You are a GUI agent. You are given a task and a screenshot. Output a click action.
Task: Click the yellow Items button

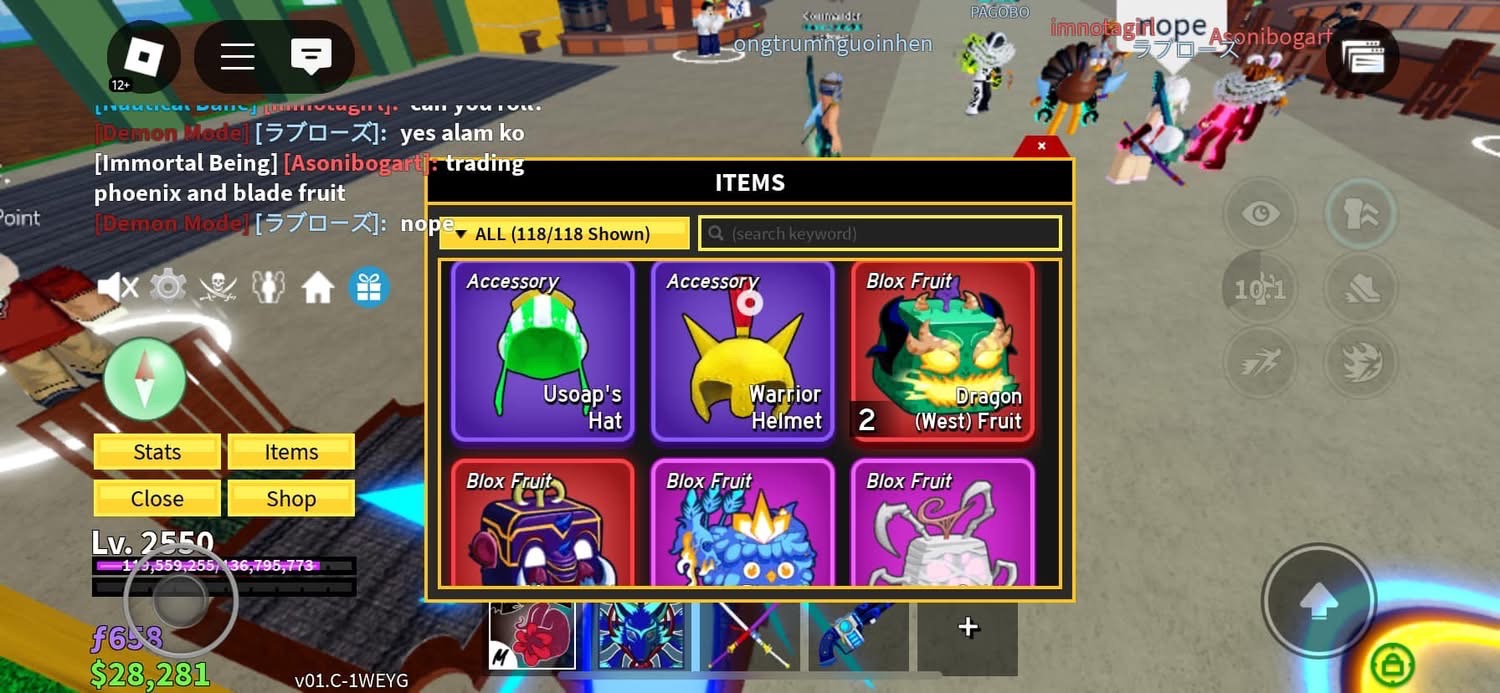pyautogui.click(x=291, y=452)
